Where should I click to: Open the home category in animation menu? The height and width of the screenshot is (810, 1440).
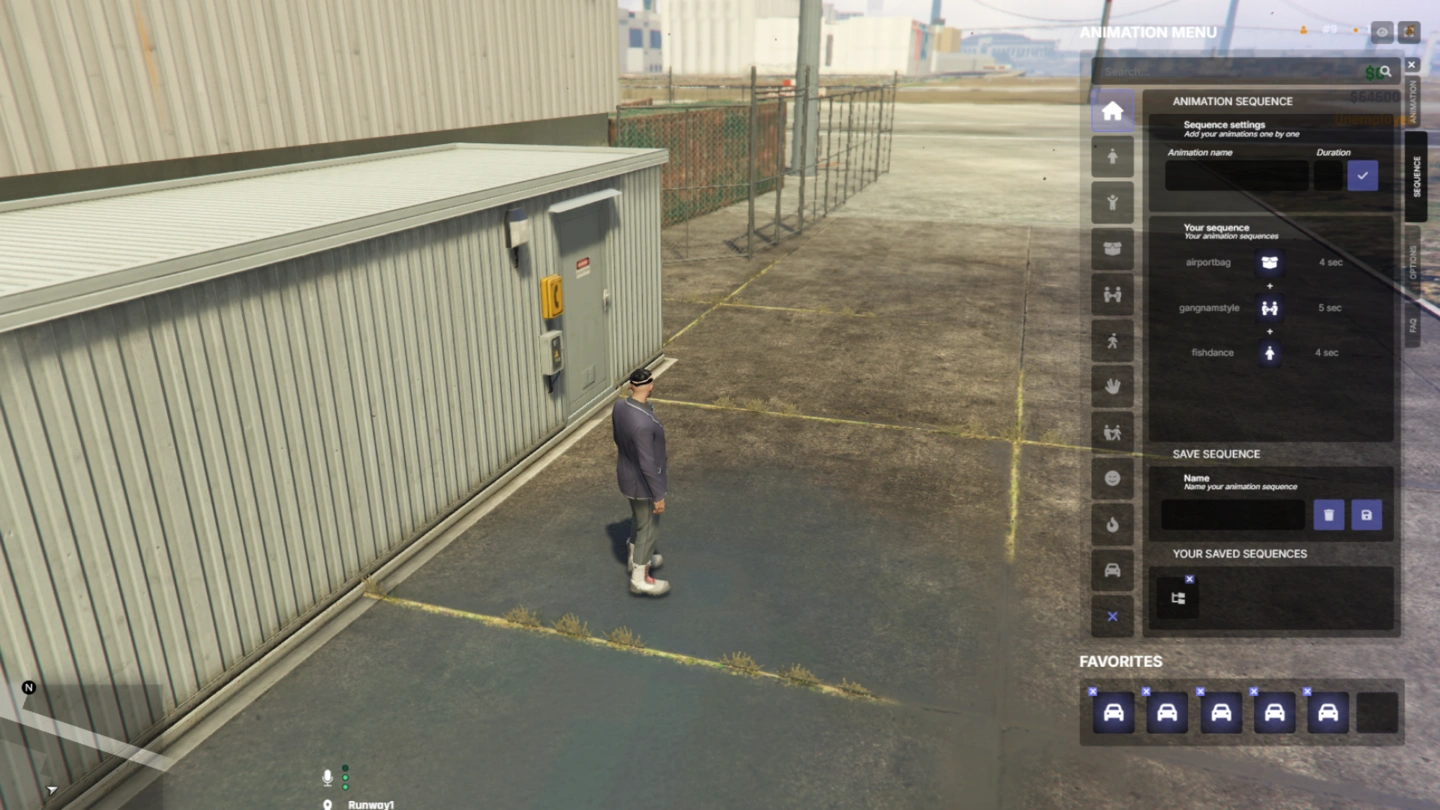(x=1112, y=111)
